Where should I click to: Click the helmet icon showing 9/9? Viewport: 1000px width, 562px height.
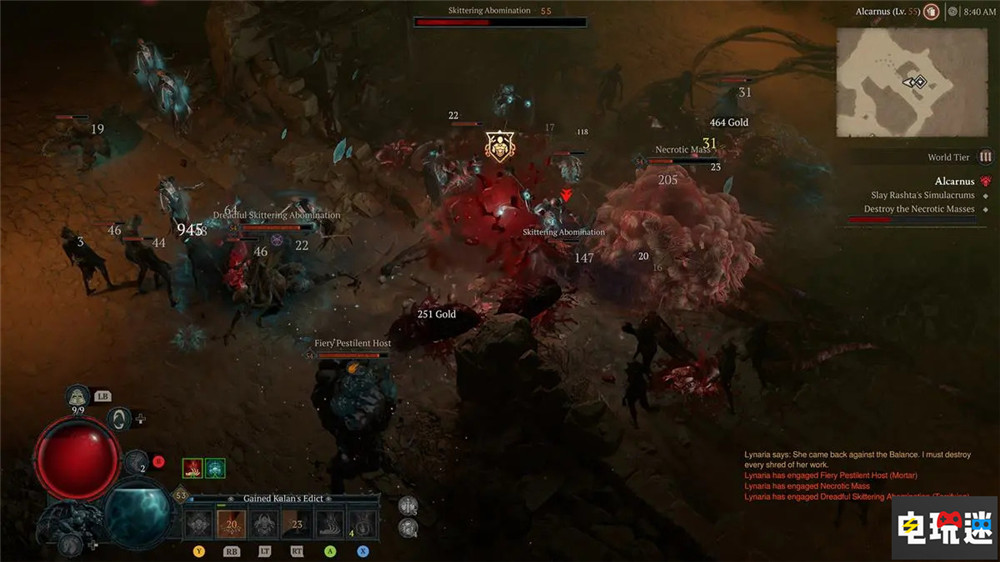tap(78, 396)
